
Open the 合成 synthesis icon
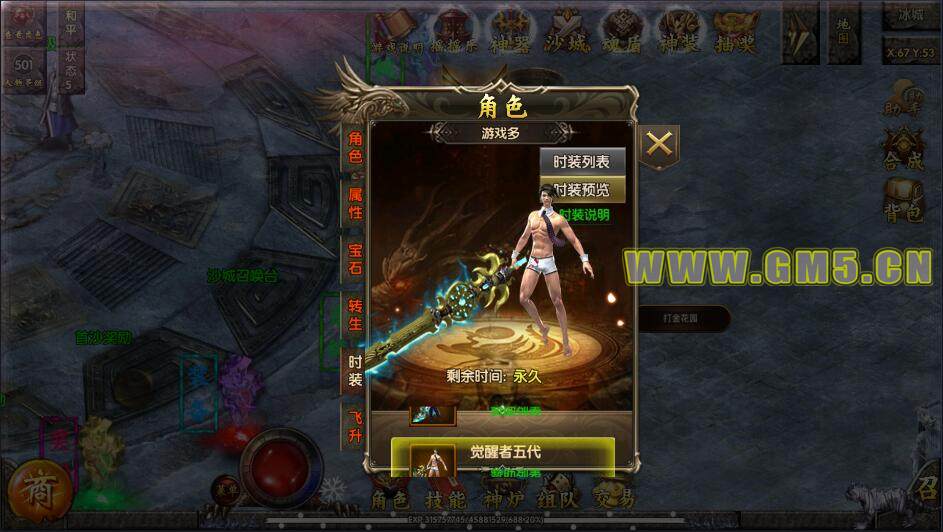904,148
